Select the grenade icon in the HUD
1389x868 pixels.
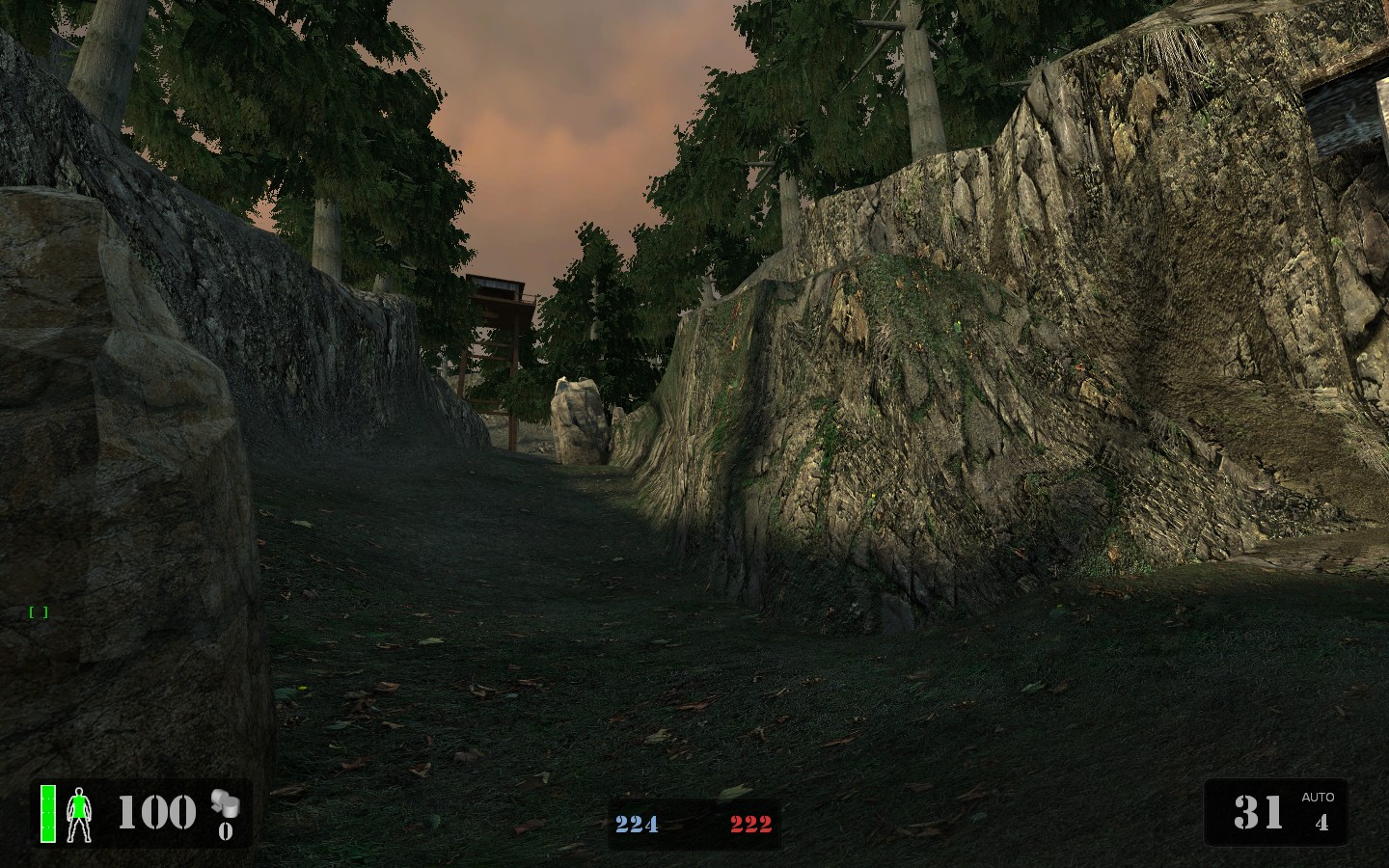point(224,801)
